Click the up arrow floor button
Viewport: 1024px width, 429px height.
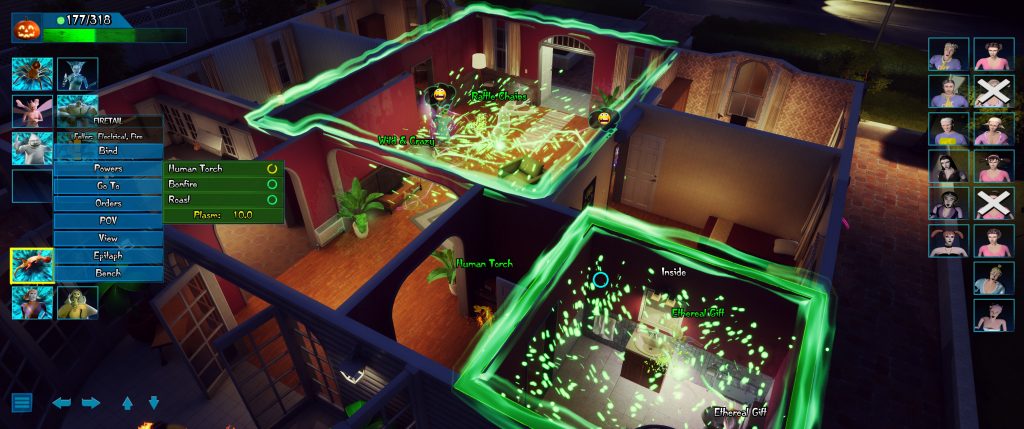127,403
